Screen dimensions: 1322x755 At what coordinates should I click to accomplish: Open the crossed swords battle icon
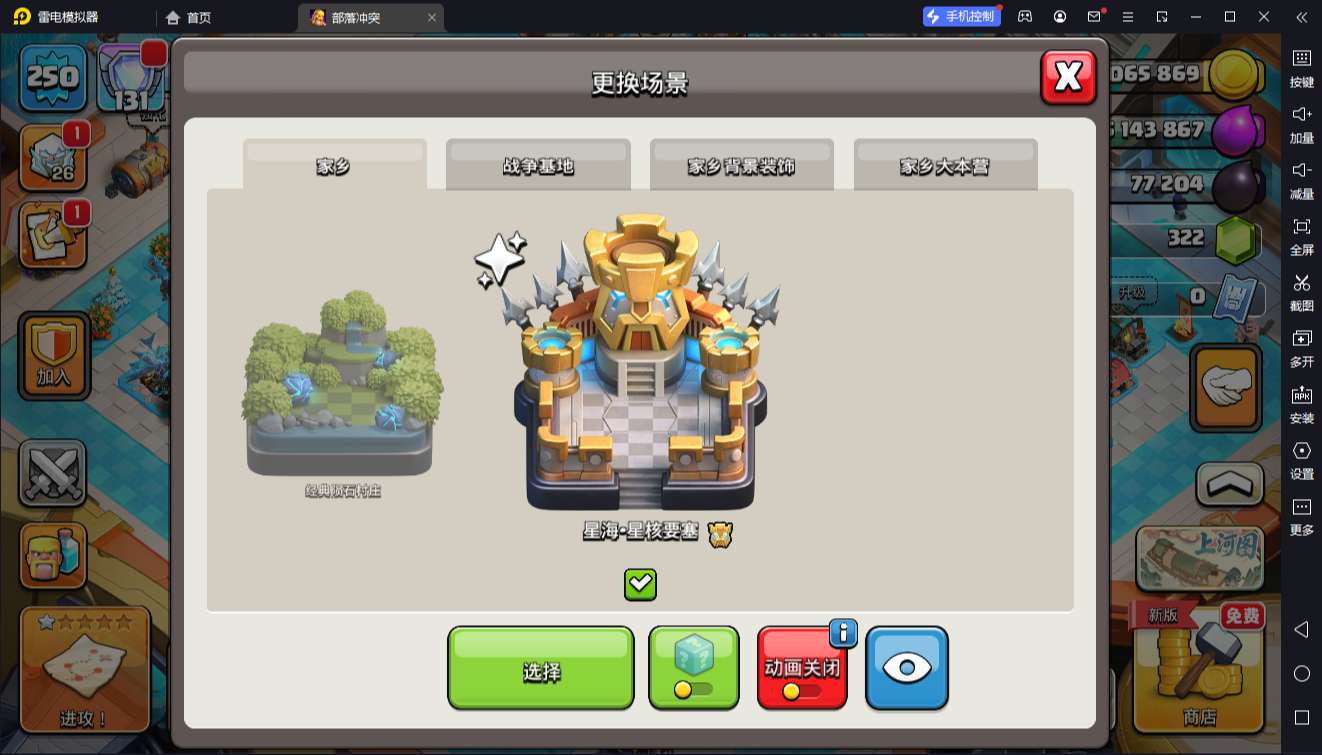click(x=53, y=472)
